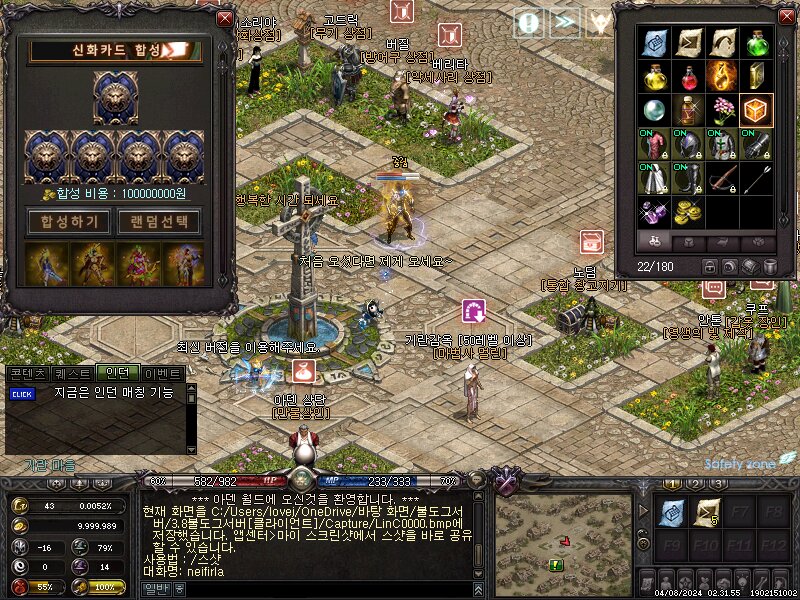Select the gold coins stack
The image size is (800, 600).
(x=688, y=212)
